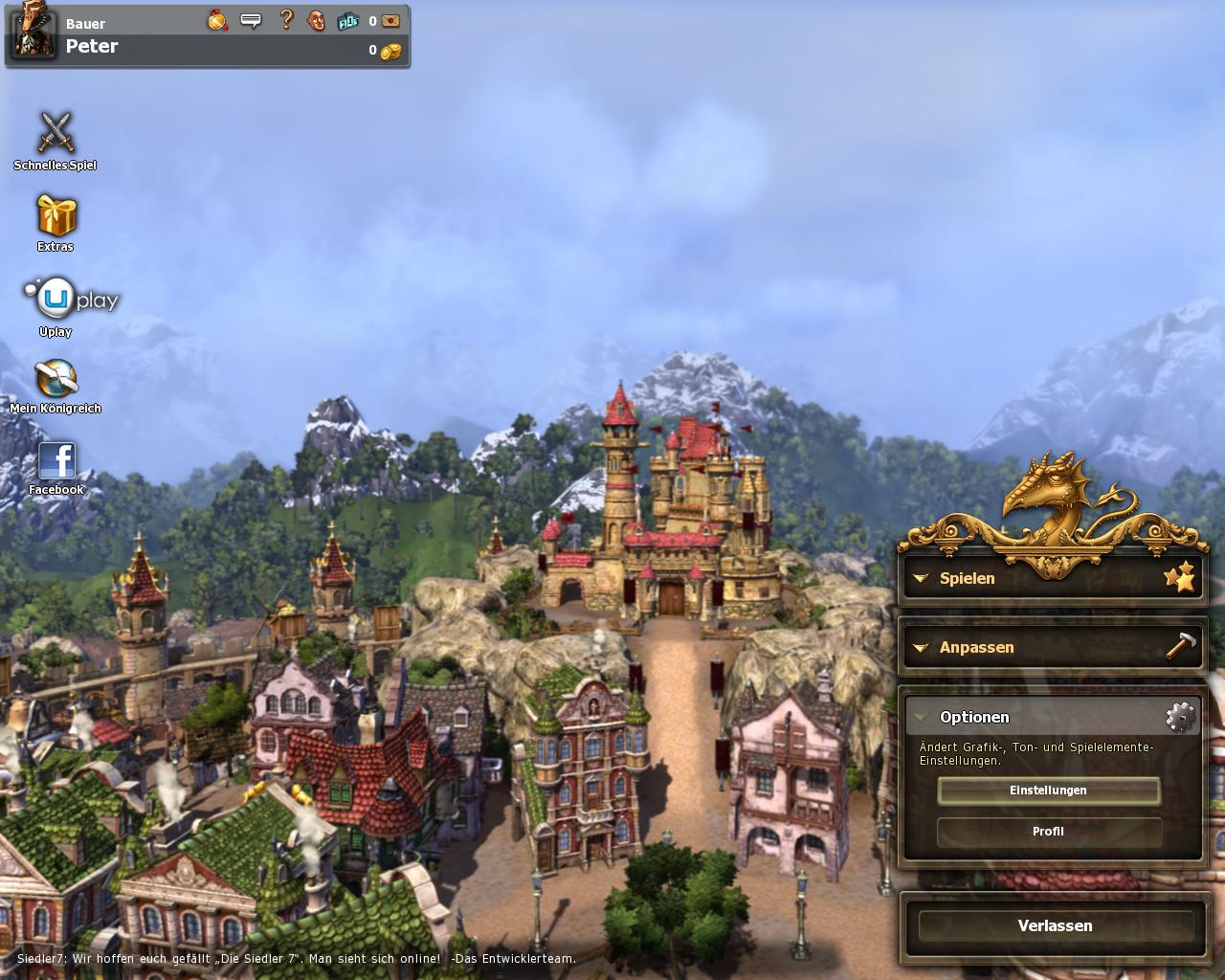
Task: Open the Profil page
Action: pyautogui.click(x=1048, y=832)
